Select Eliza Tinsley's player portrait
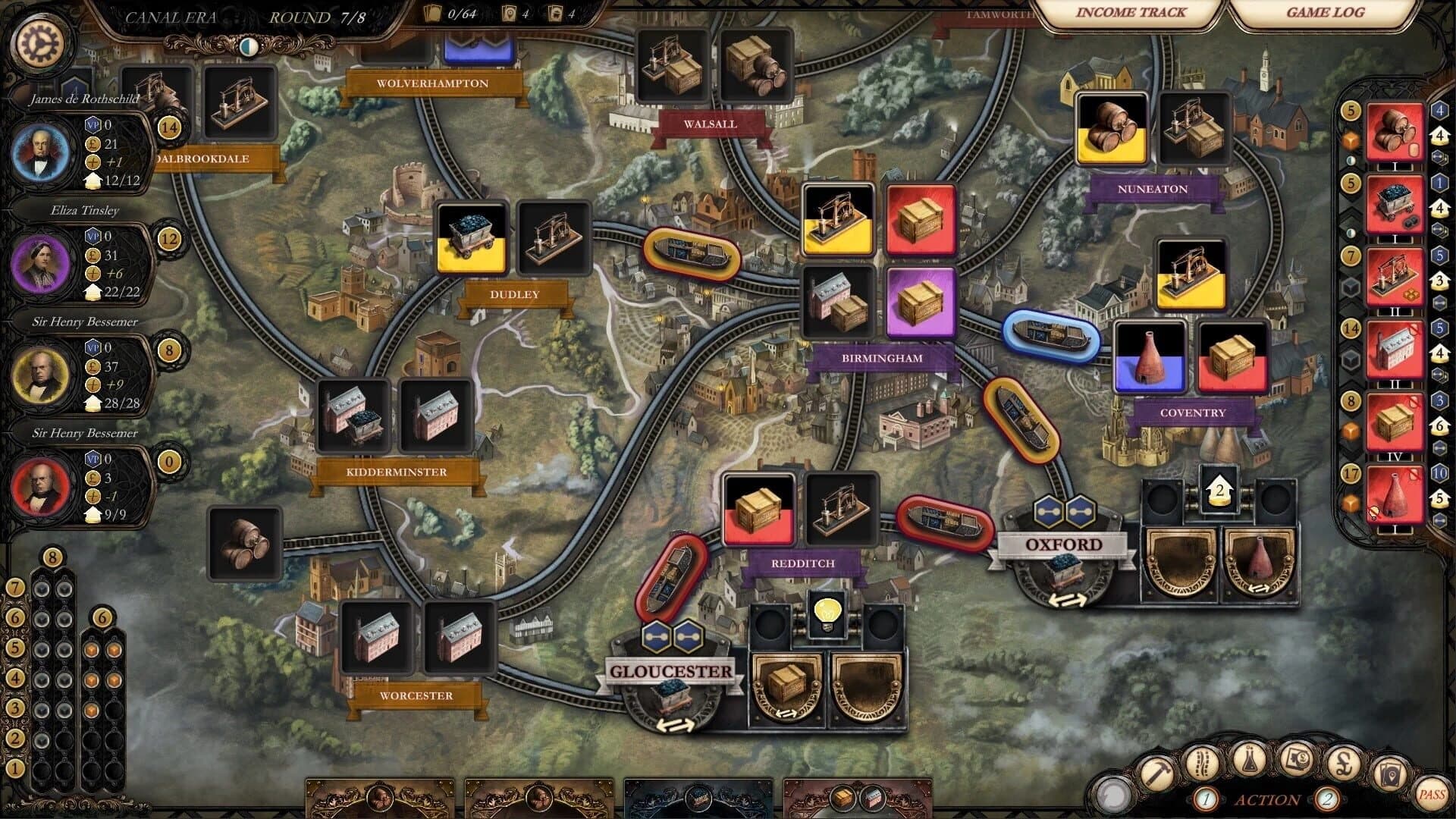 coord(42,263)
